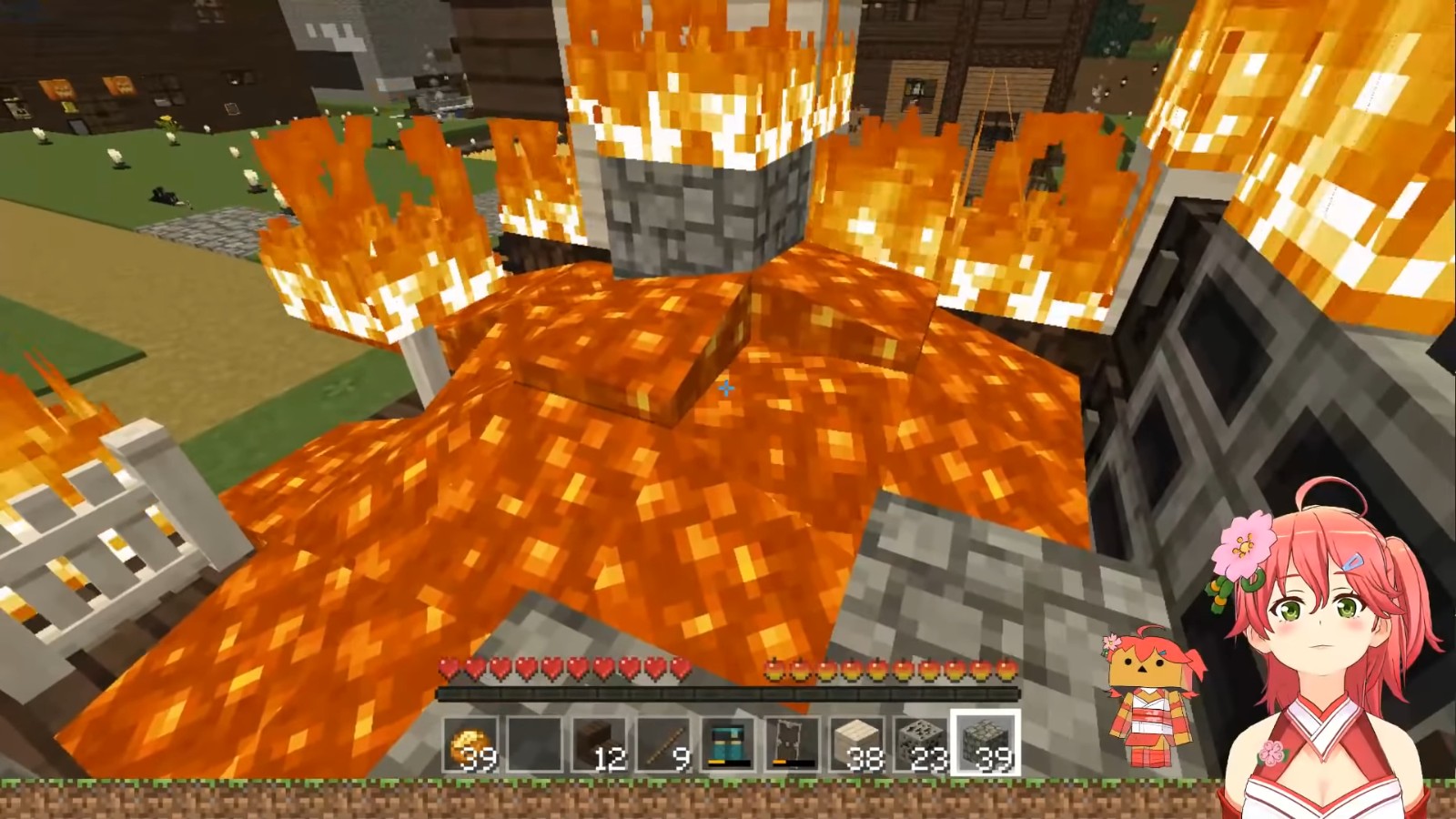Select the baked potato hotbar slot
This screenshot has height=819, width=1456.
click(x=471, y=744)
